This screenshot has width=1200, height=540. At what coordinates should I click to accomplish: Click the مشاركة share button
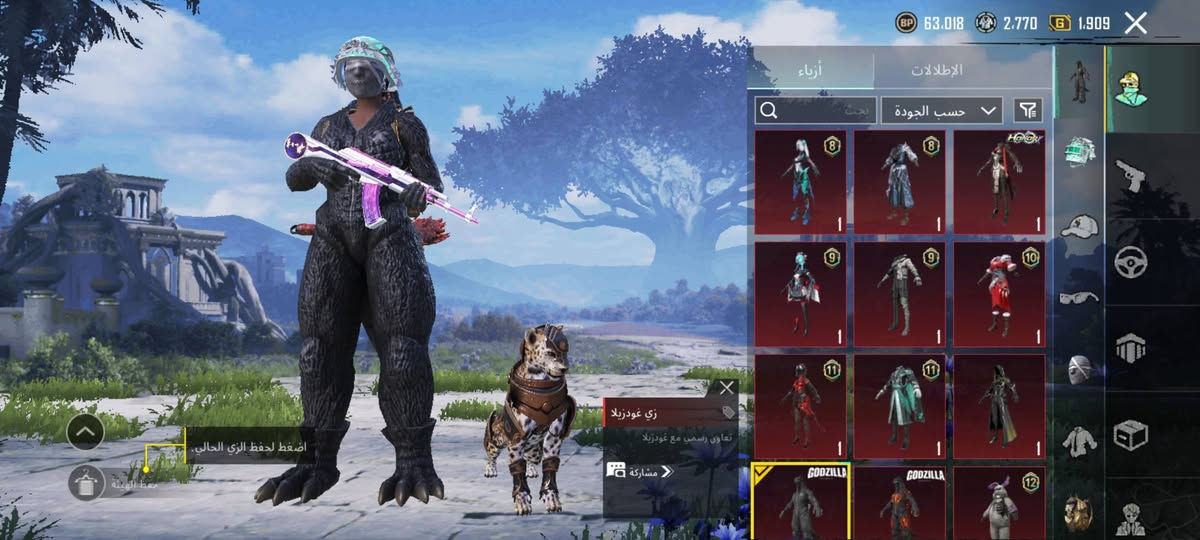click(x=641, y=471)
